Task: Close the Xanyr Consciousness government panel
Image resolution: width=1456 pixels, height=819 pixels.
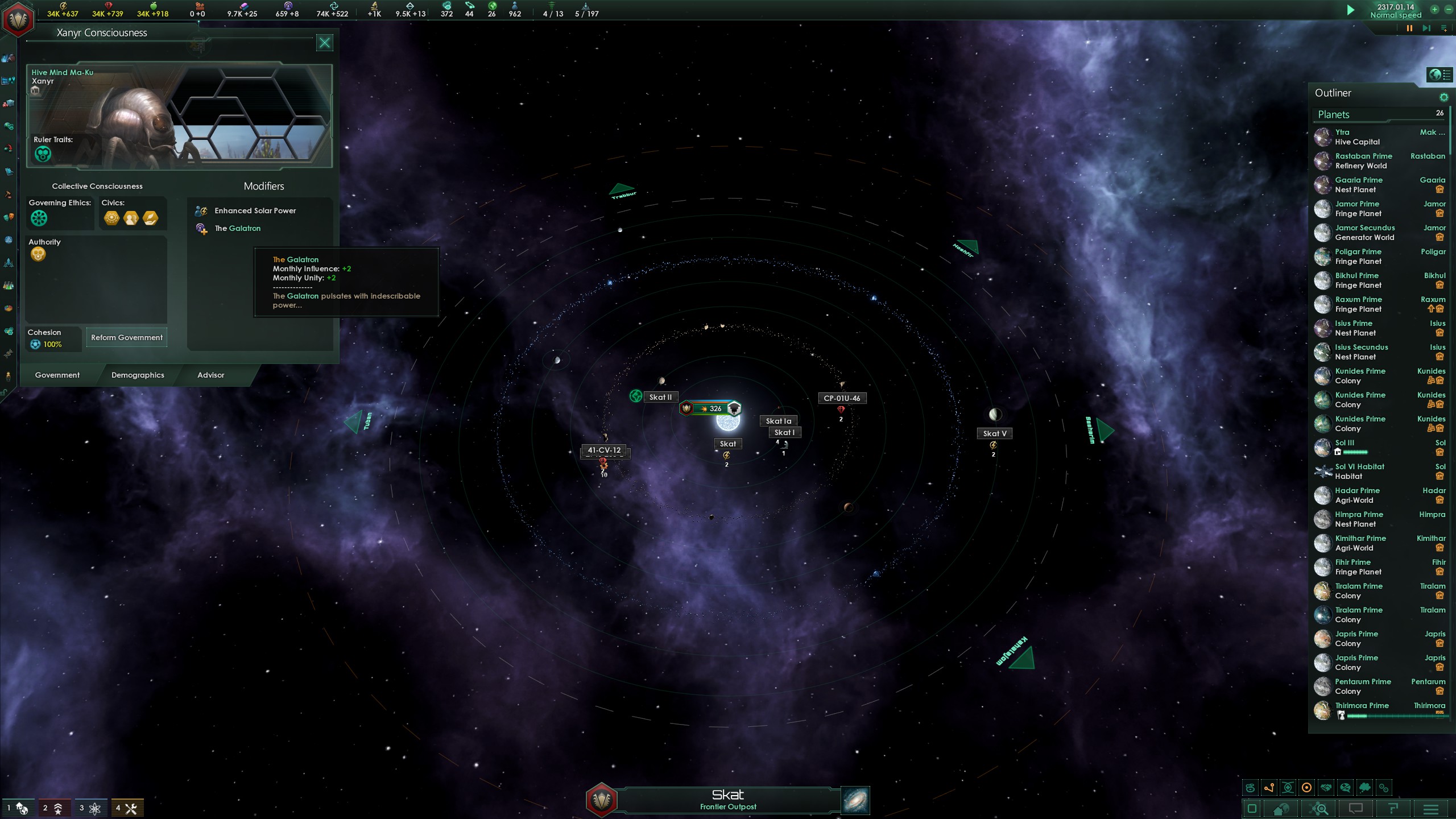Action: (x=324, y=43)
